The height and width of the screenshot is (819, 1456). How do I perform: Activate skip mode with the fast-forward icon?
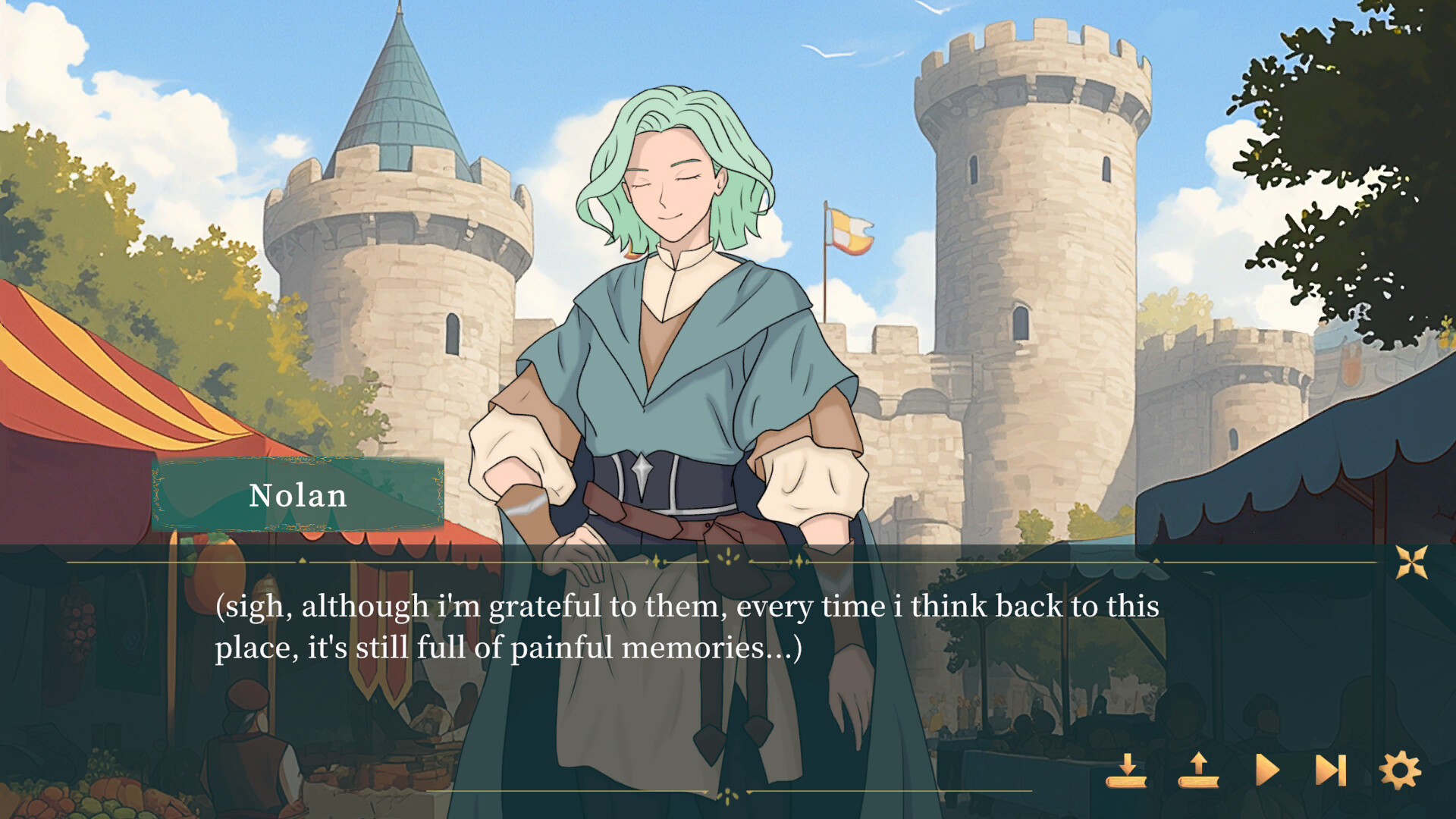pyautogui.click(x=1330, y=768)
